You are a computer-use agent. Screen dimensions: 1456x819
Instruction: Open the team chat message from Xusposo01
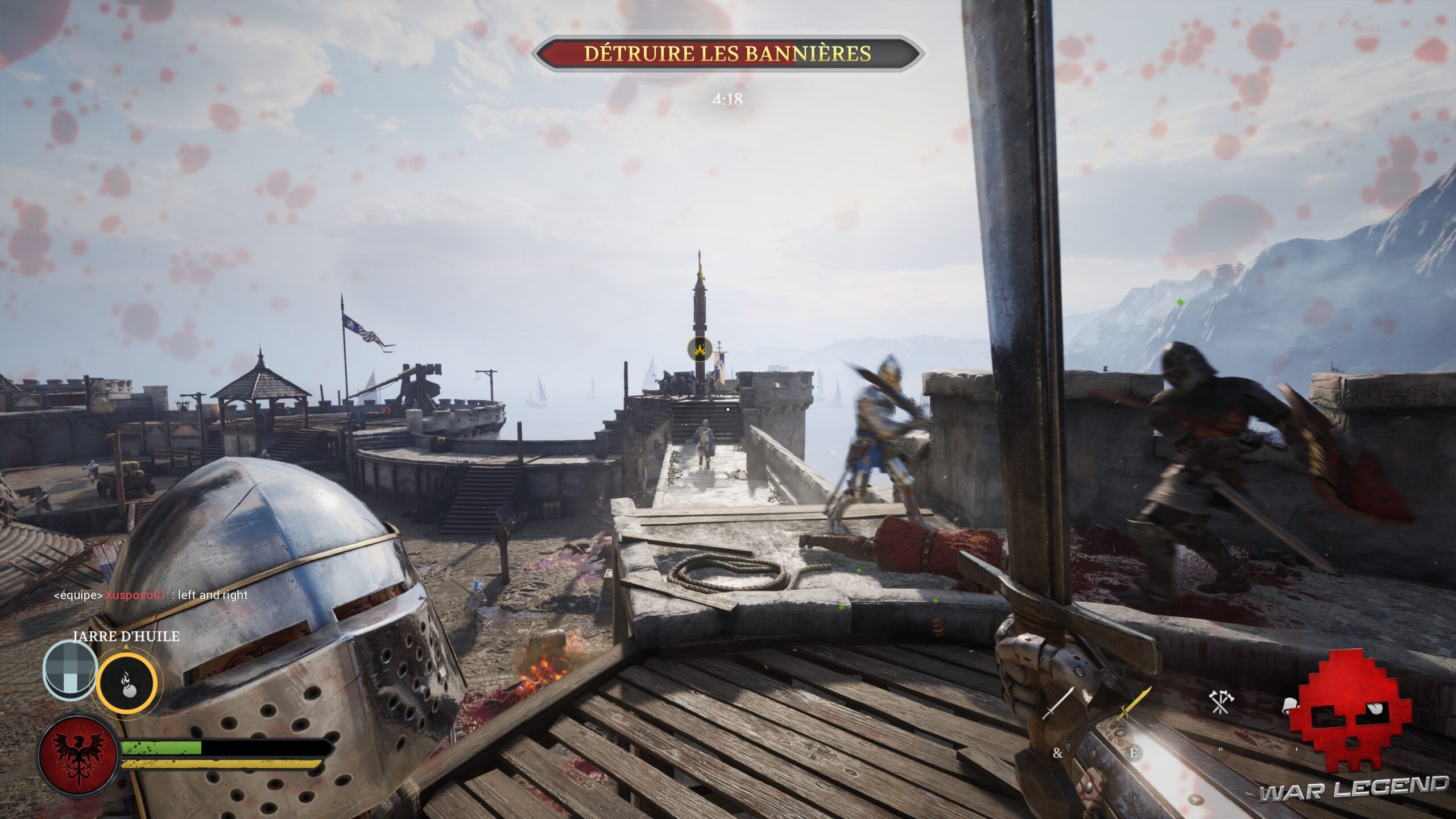coord(151,595)
